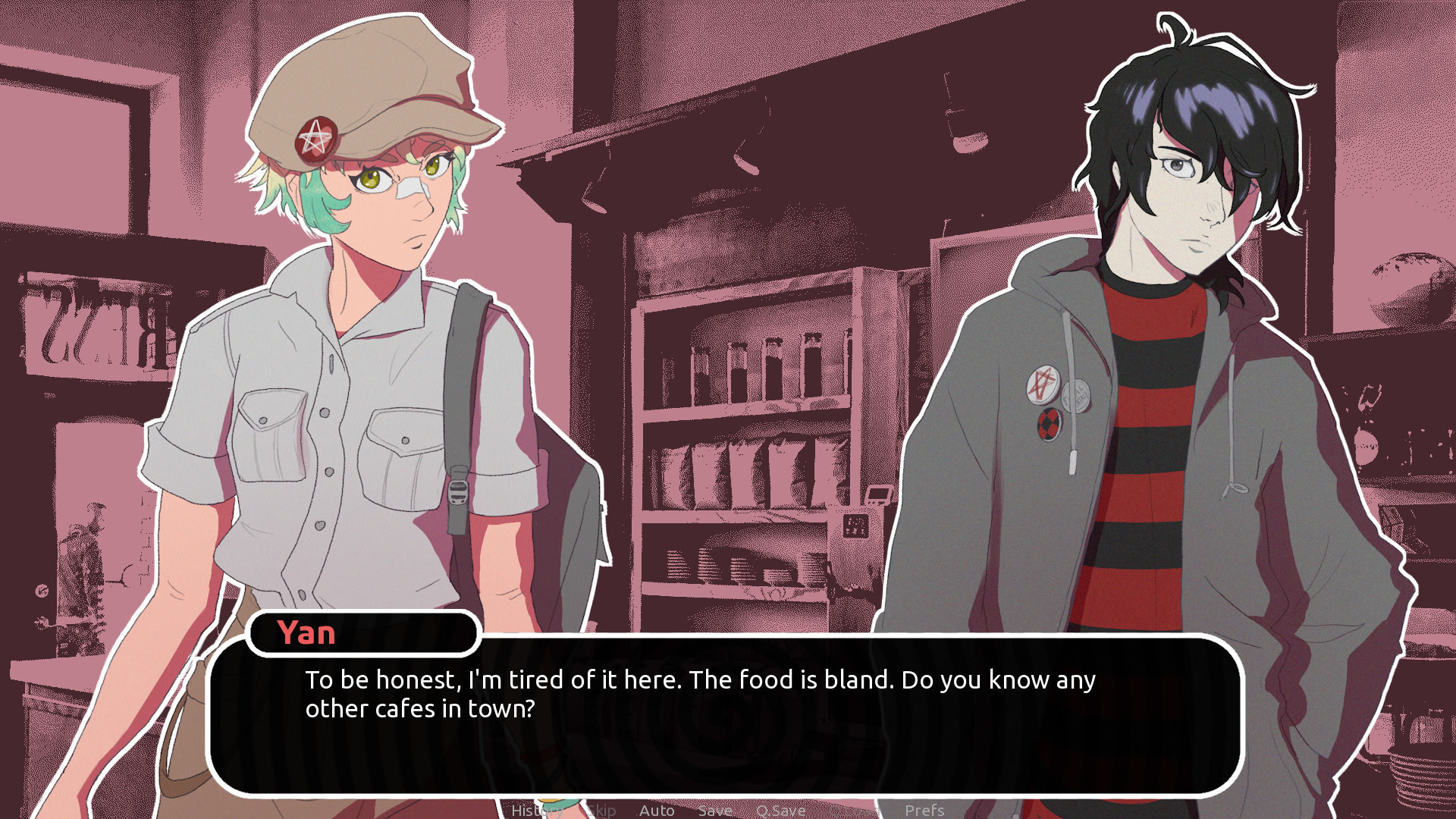Click the small round text pin on the hoodie

pyautogui.click(x=1077, y=397)
